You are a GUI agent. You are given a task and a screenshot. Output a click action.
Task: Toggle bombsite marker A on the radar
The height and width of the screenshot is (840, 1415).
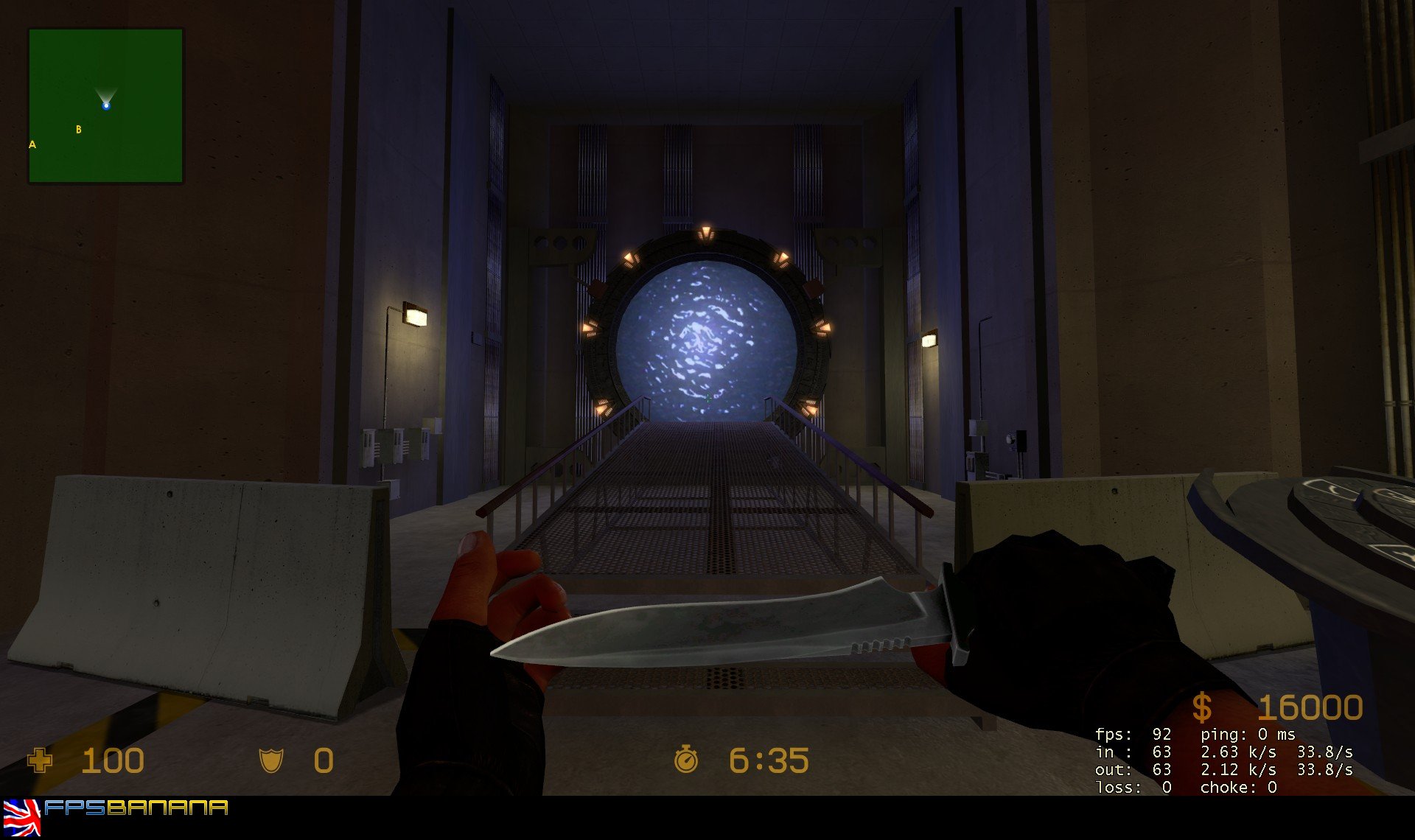(32, 144)
